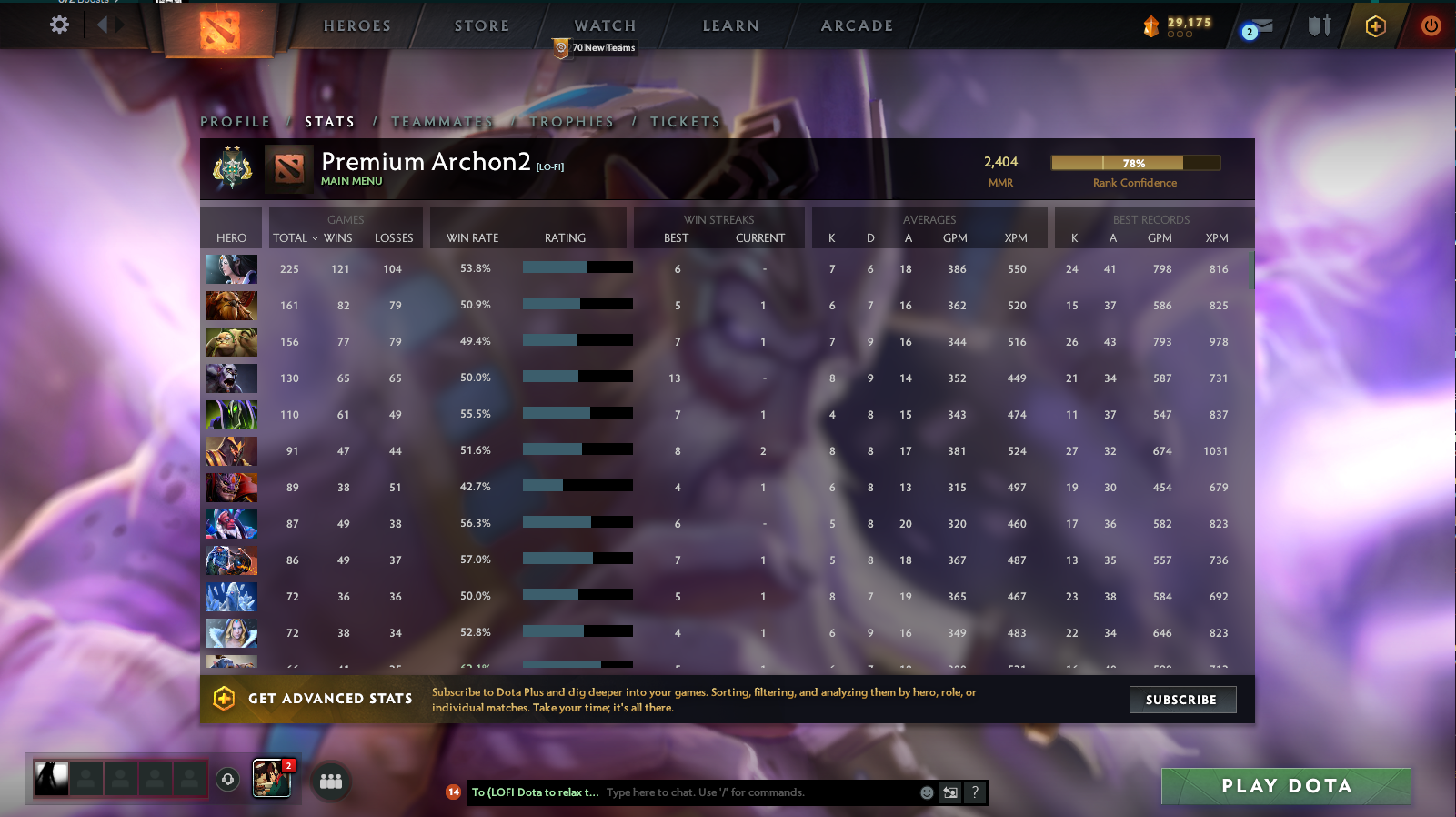Screen dimensions: 1456x817
Task: Click the back navigation arrow beside the gear
Action: pyautogui.click(x=103, y=25)
